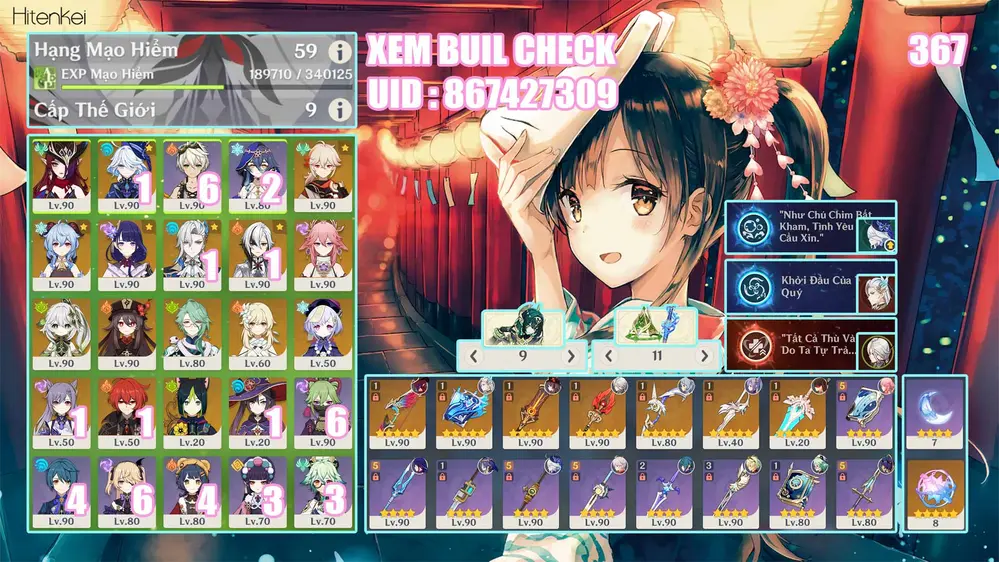Viewport: 999px width, 562px height.
Task: Go to next page on the 9 counter
Action: pos(571,355)
